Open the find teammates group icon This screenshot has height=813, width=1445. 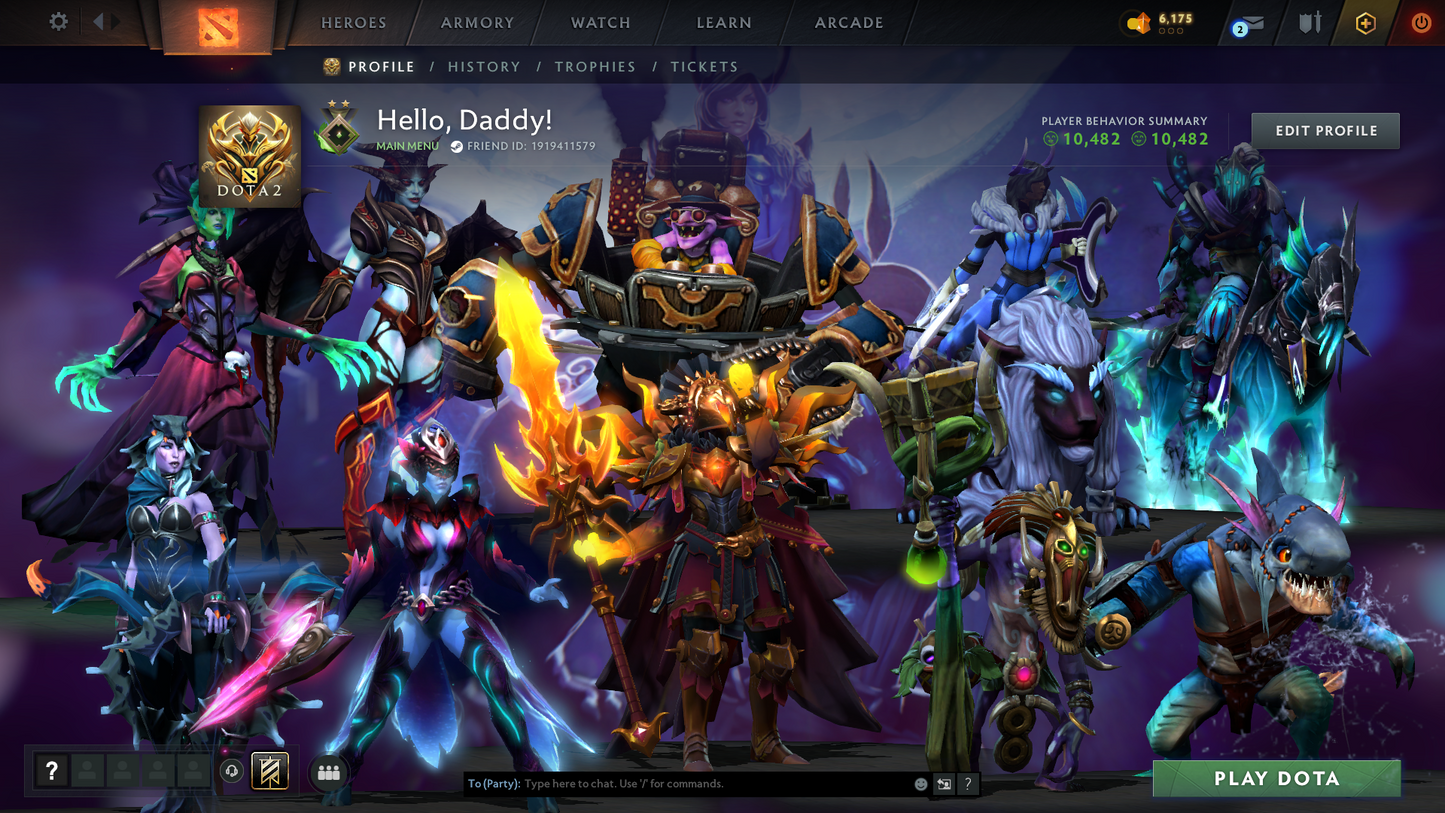pyautogui.click(x=329, y=772)
